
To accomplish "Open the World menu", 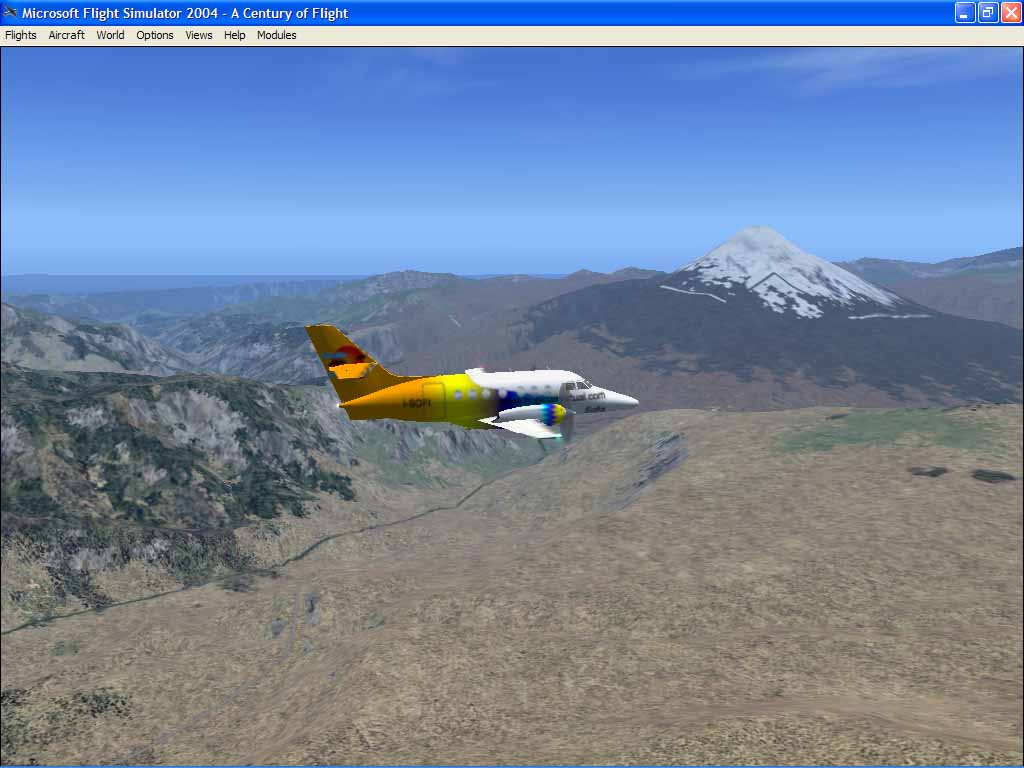I will click(110, 35).
